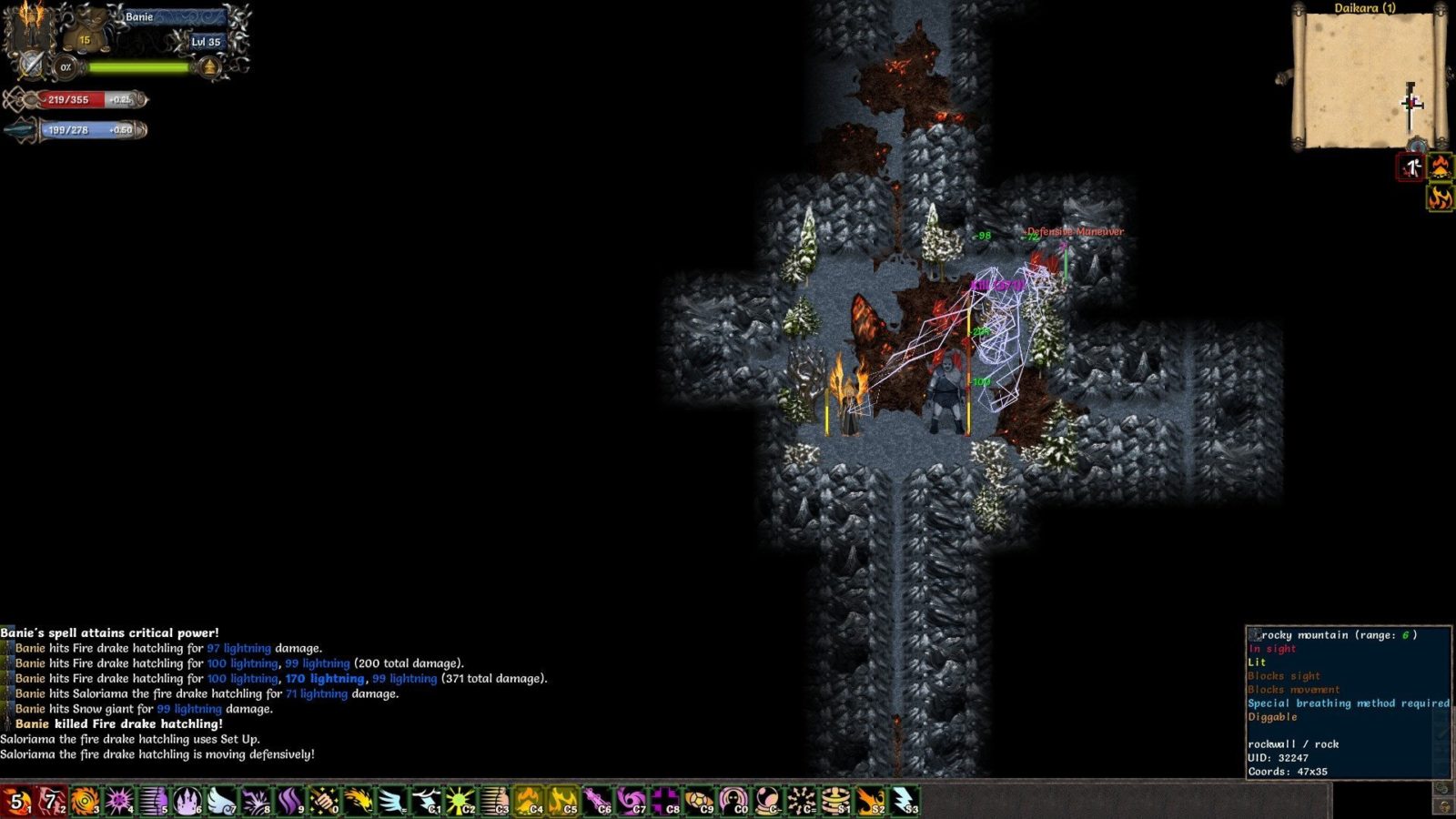Cast the white lightning bolt talent S3
This screenshot has width=1456, height=819.
(904, 802)
